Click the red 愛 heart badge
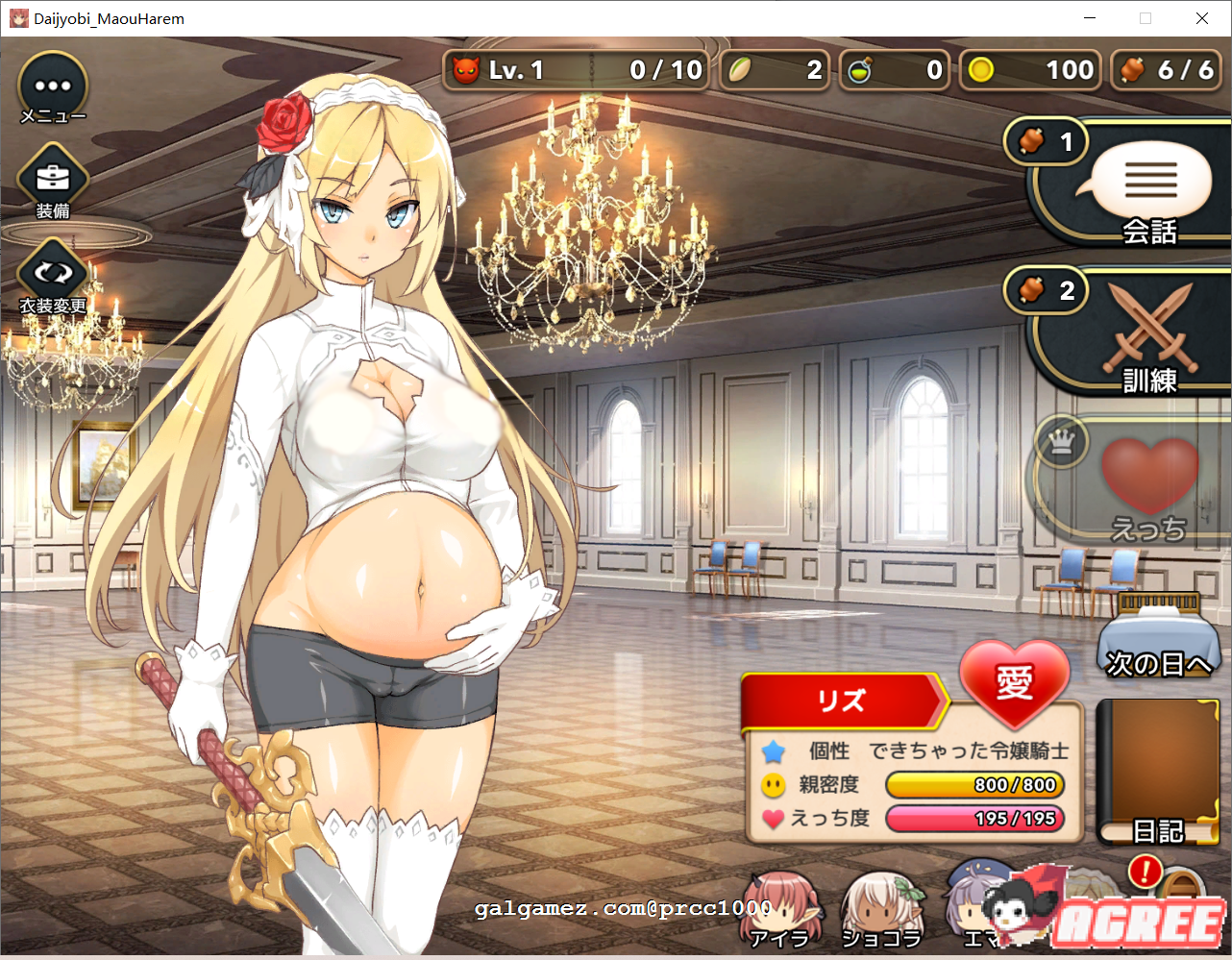The height and width of the screenshot is (960, 1232). (1014, 682)
